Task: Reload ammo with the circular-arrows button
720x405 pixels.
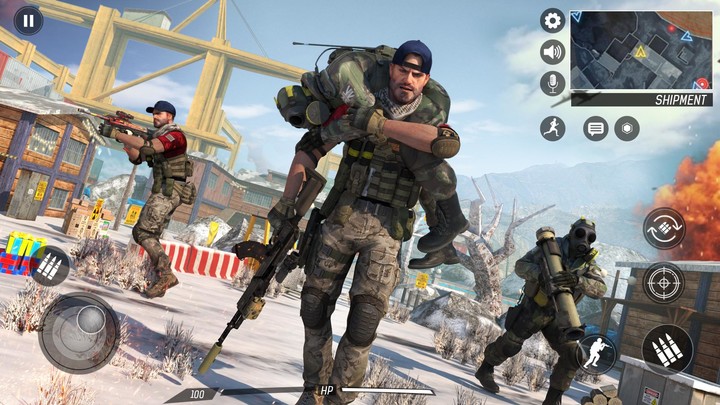Action: 664,228
